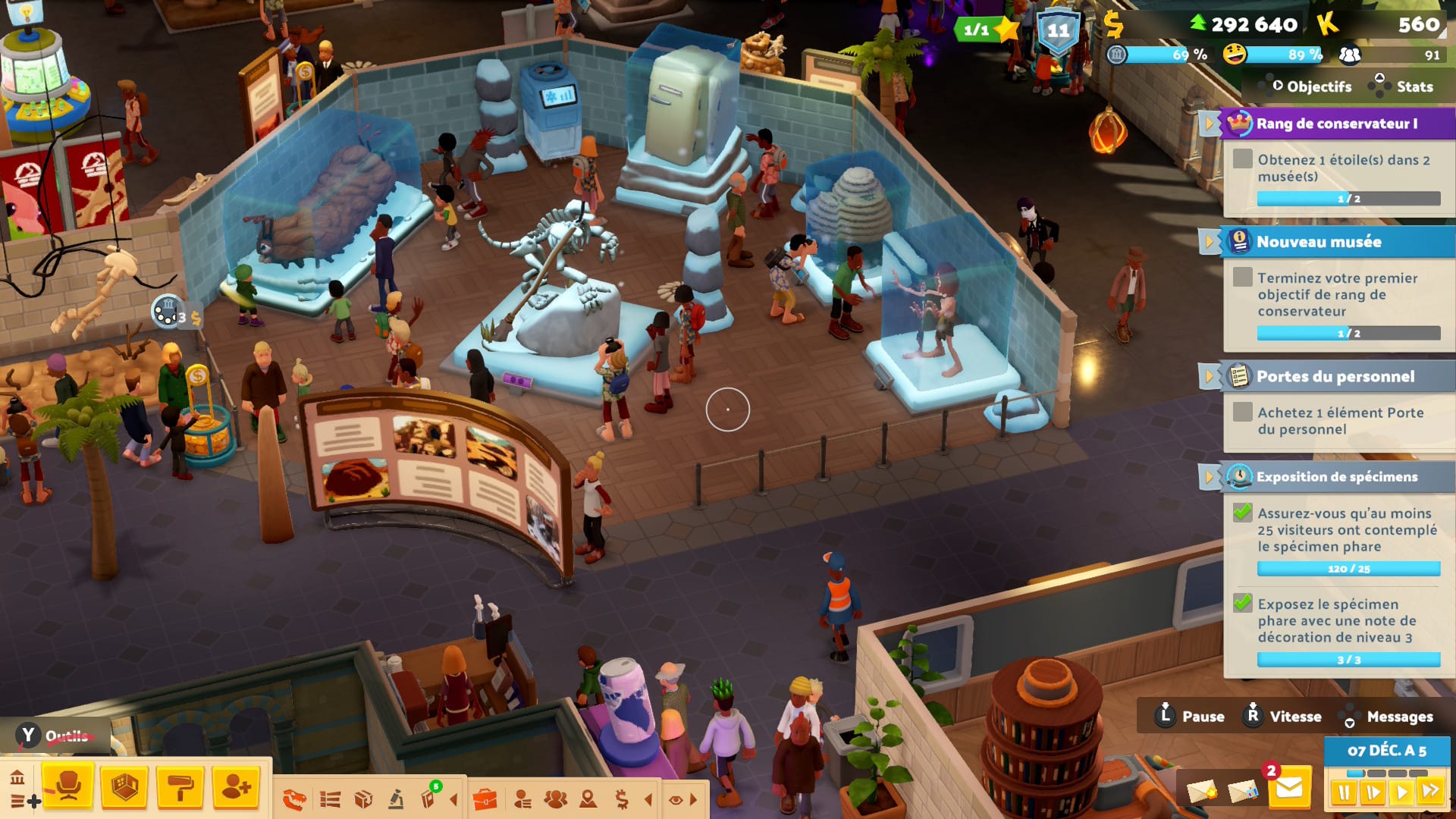The width and height of the screenshot is (1456, 819).
Task: Select the Portes du personnel objective header
Action: (1335, 376)
